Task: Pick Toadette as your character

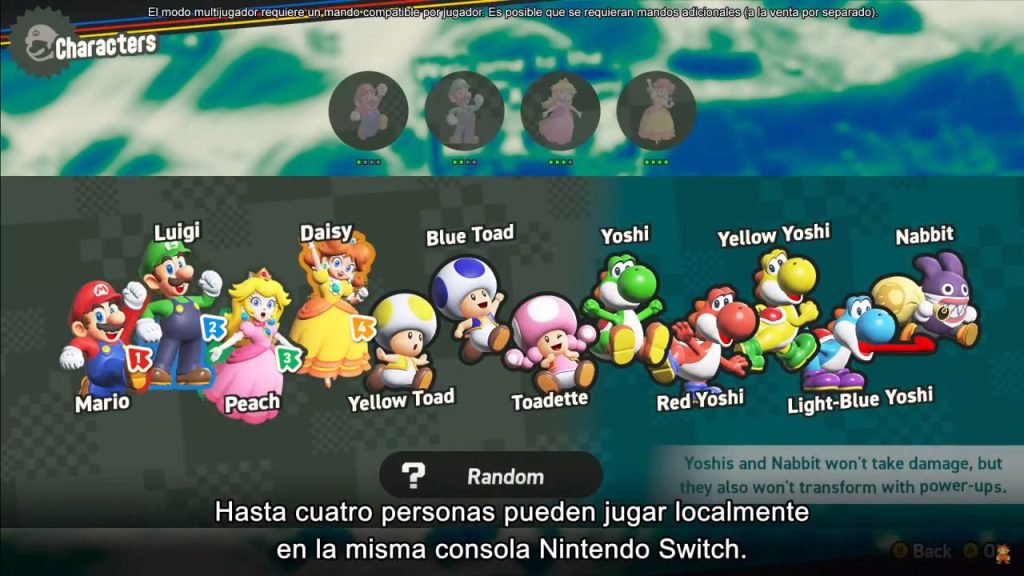Action: 545,345
